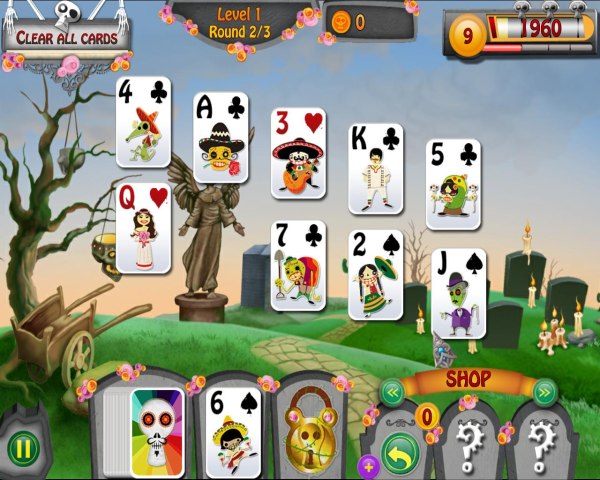The image size is (600, 480).
Task: Select the Five of Clubs card
Action: tap(452, 184)
